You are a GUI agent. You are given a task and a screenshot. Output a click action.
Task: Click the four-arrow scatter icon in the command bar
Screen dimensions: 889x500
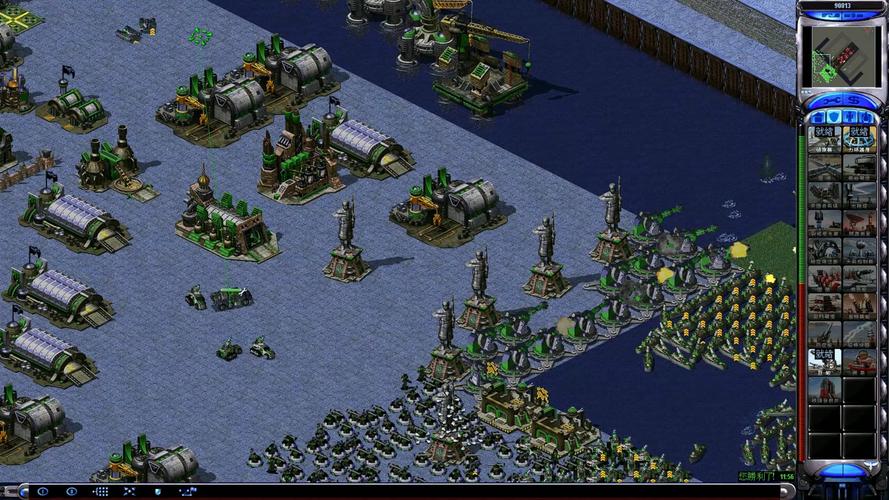[x=129, y=491]
